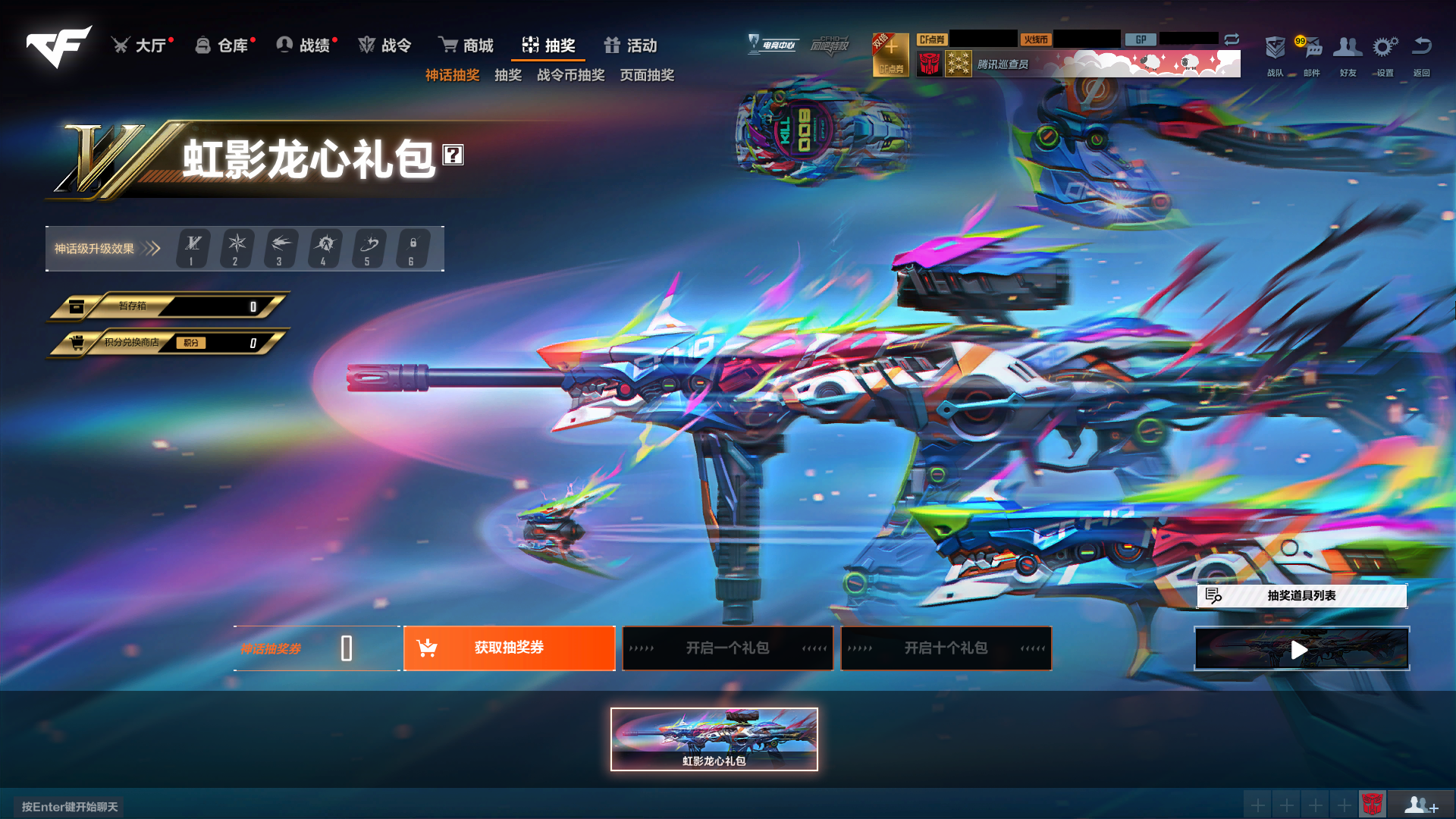Click the question mark beside 虹影龙心礼包 title
This screenshot has height=819, width=1456.
coord(453,157)
